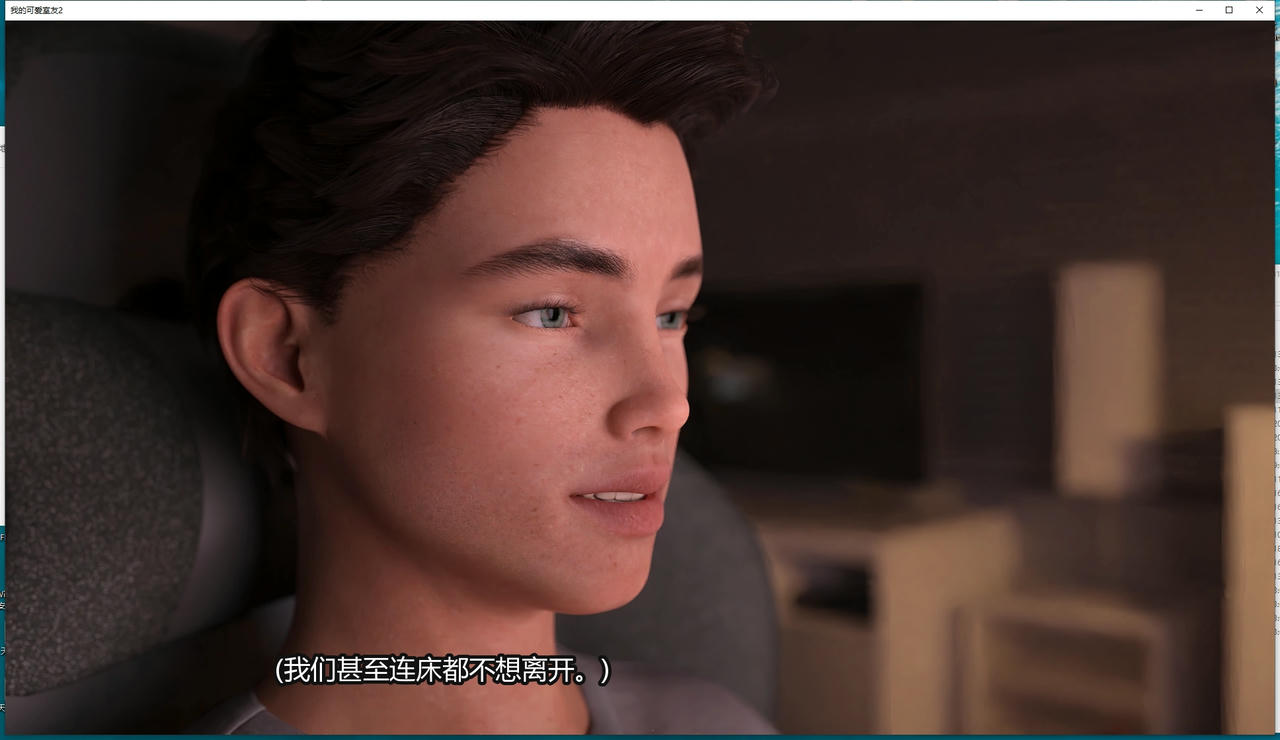Minimize the 我的可爱室友2 game window
Viewport: 1280px width, 740px height.
coord(1199,9)
